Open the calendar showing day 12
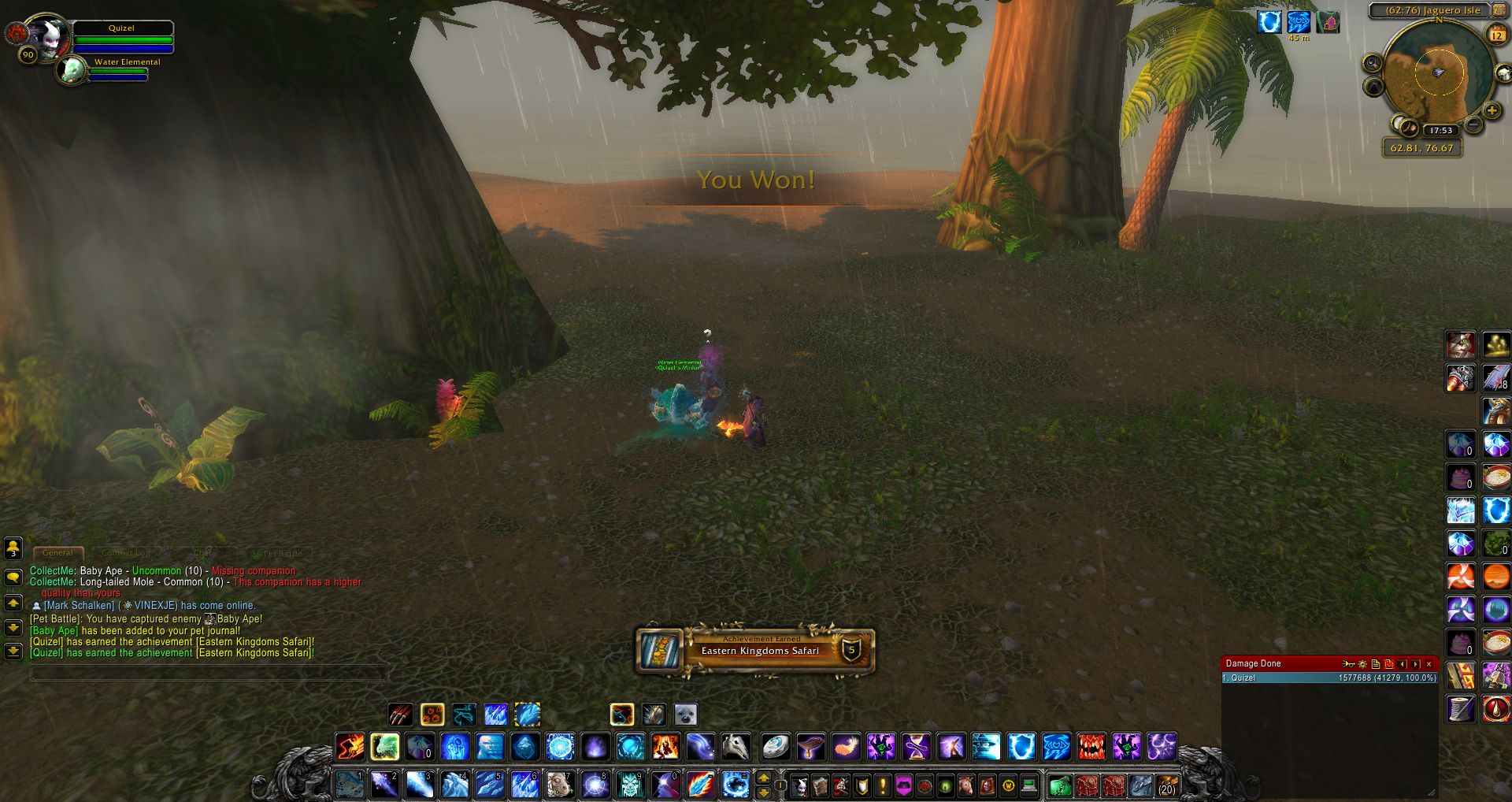This screenshot has height=802, width=1512. (1497, 35)
